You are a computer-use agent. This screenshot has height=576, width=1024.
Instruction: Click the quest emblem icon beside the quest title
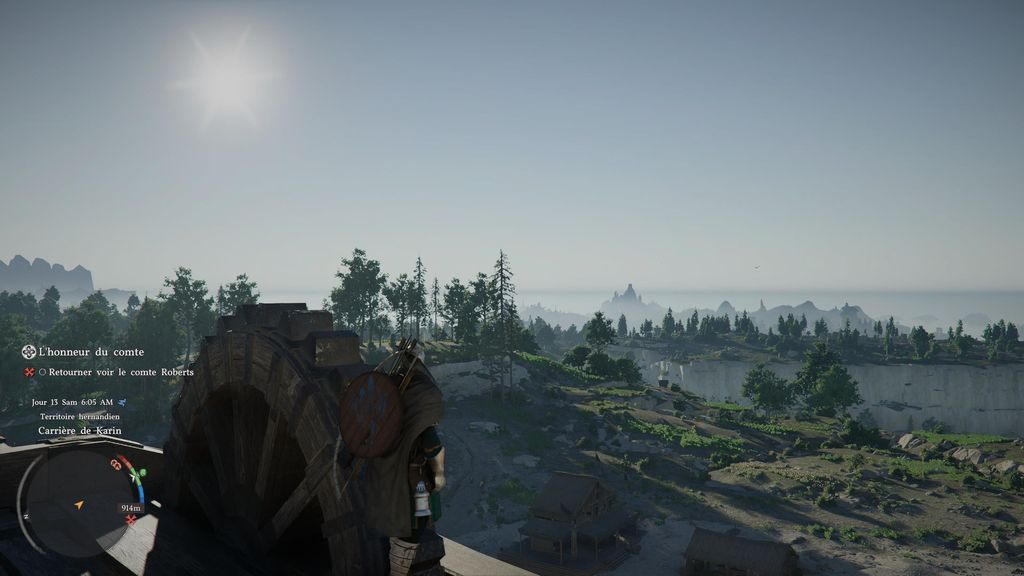point(29,352)
